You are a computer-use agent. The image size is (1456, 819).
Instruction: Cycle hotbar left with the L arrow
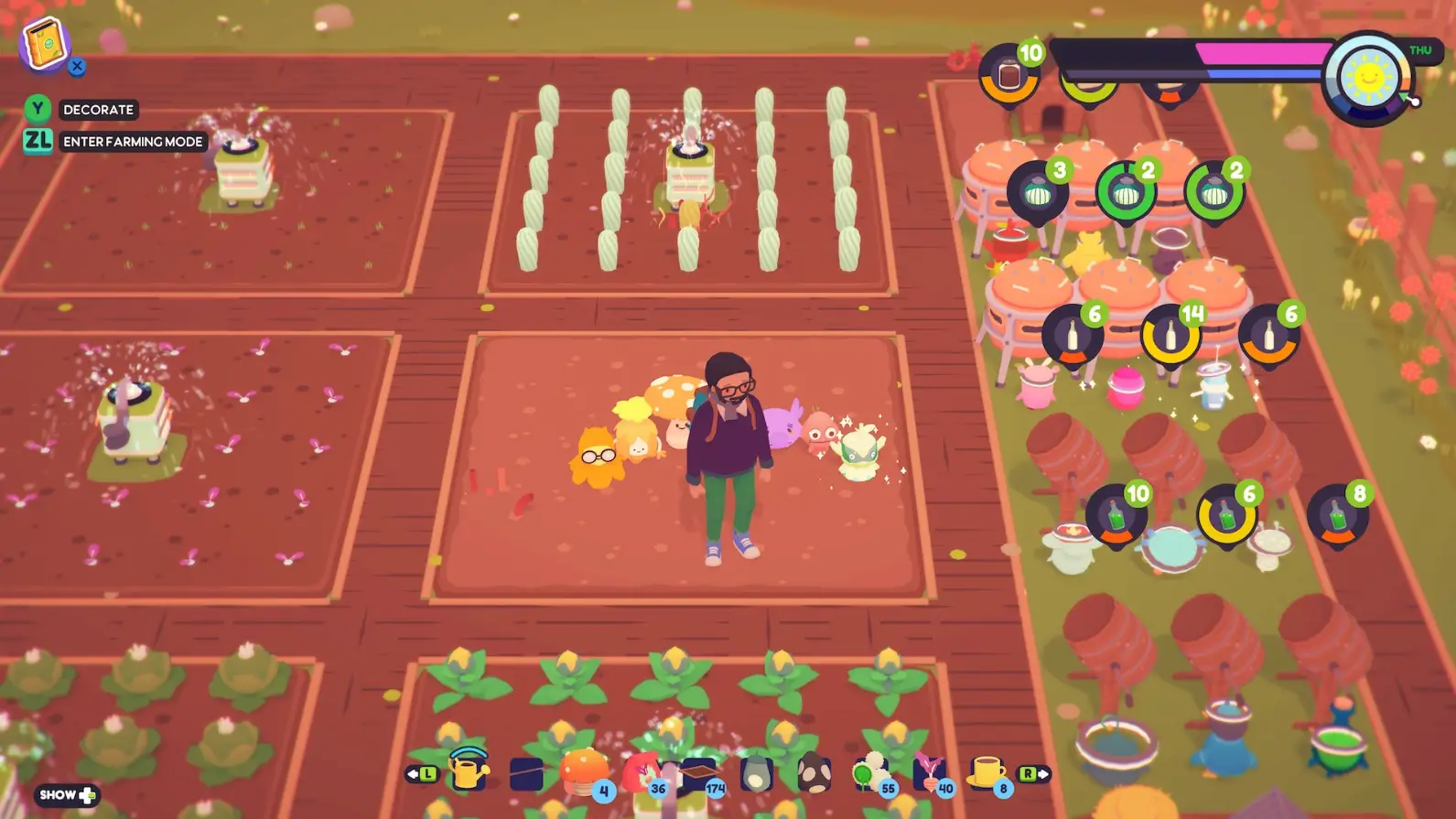pos(422,771)
